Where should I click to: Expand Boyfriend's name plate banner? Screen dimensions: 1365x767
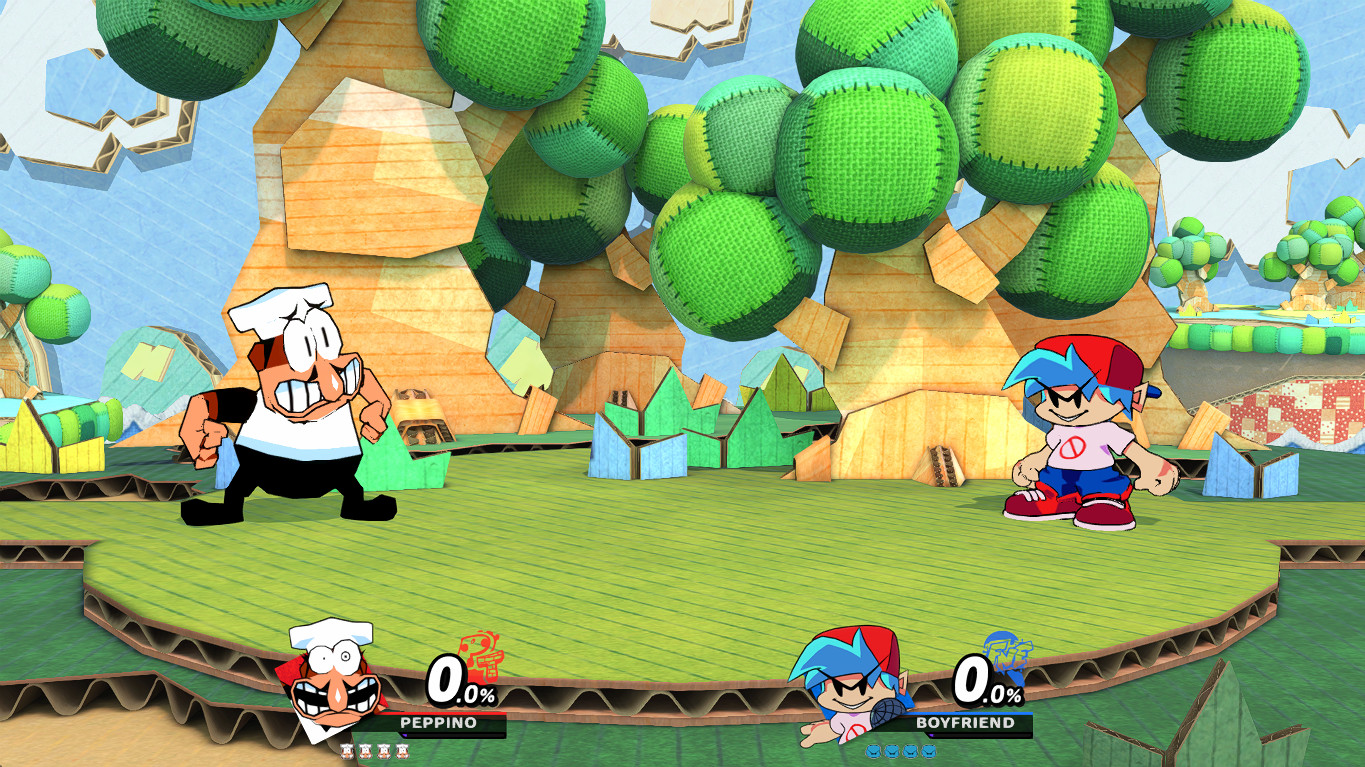pos(966,722)
